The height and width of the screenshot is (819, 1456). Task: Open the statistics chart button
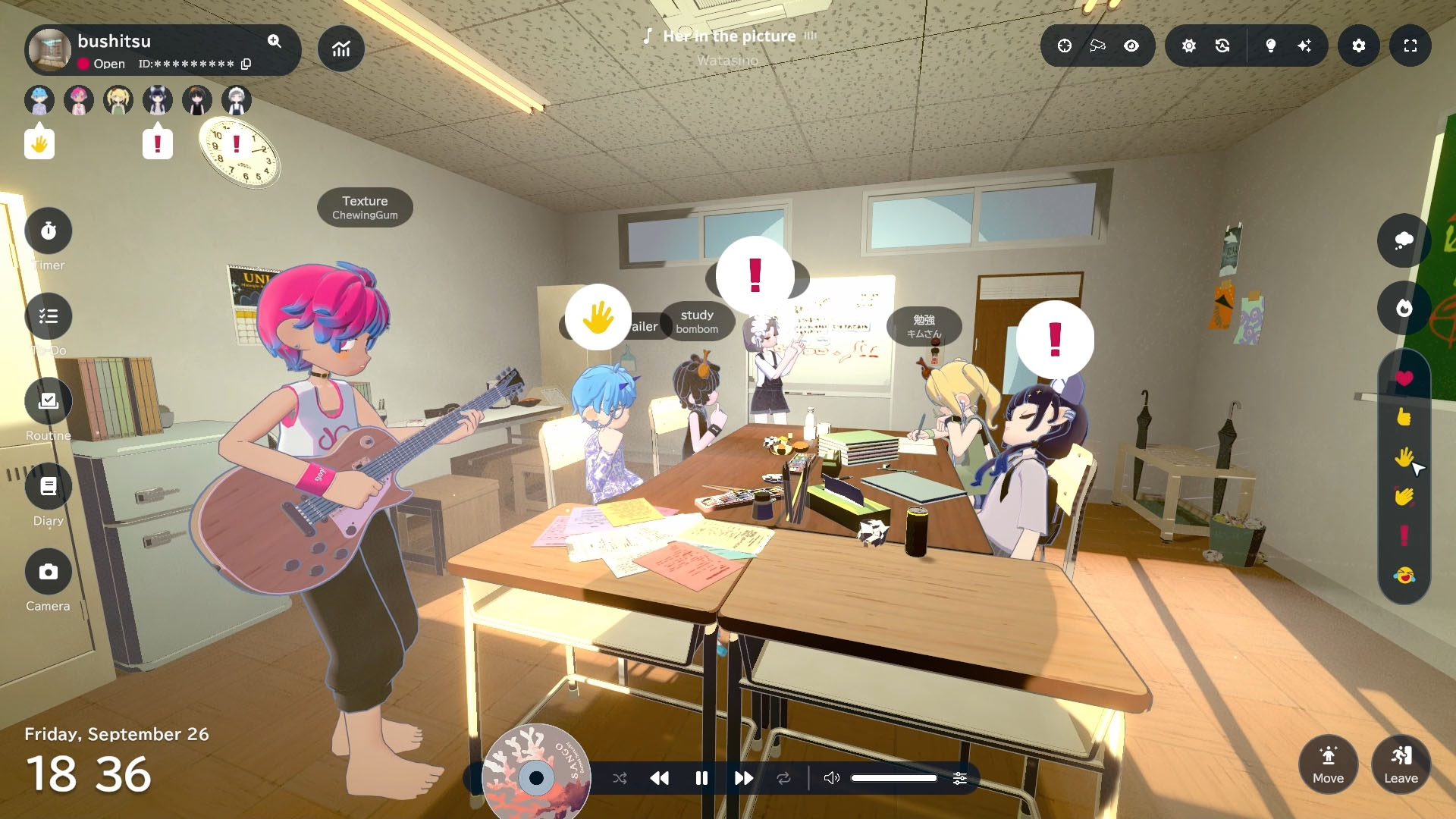point(341,49)
